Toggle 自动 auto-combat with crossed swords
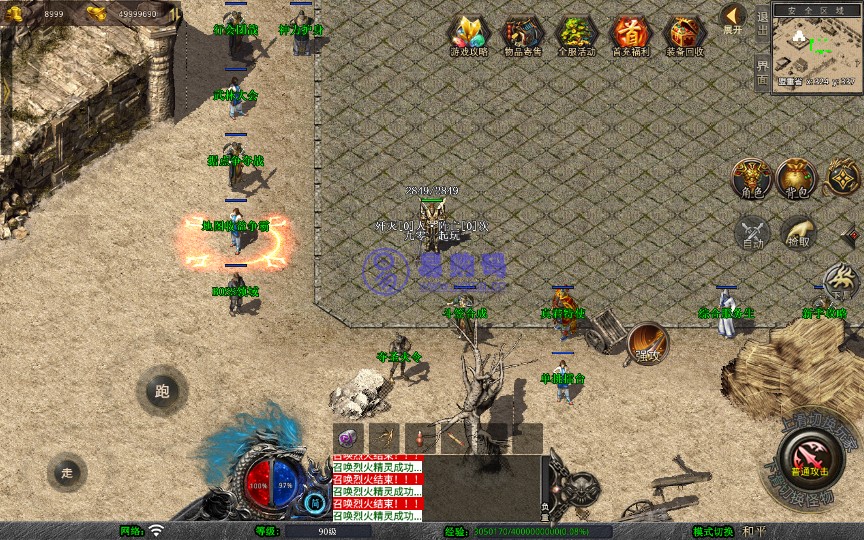 tap(752, 232)
